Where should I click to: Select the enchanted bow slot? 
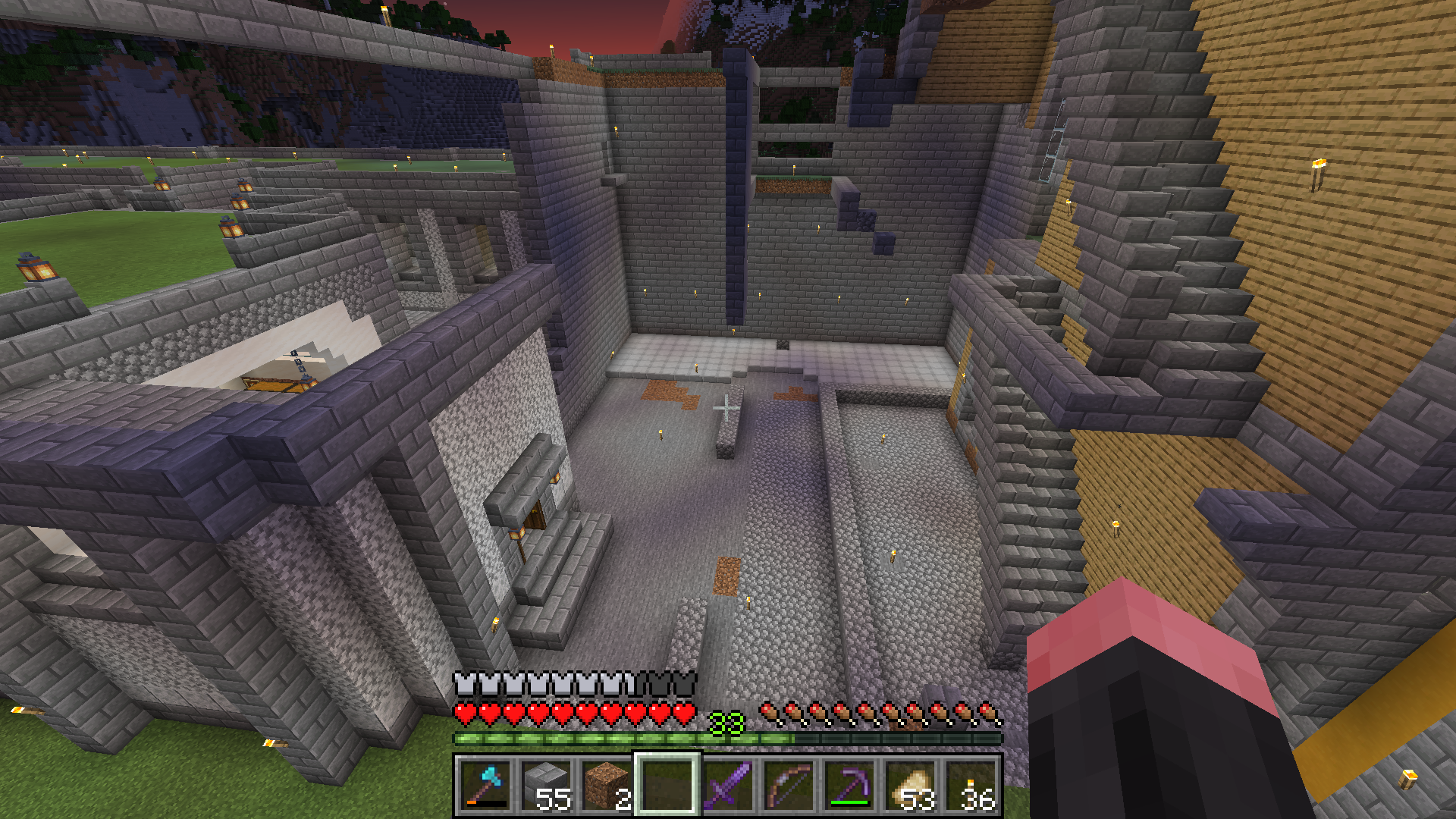click(x=789, y=786)
